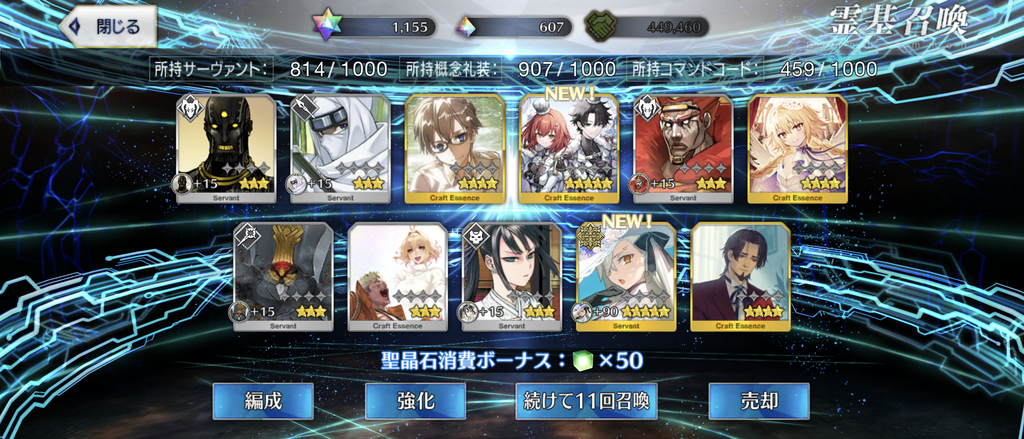Open the 編成 formation menu
This screenshot has height=439, width=1024.
[263, 402]
